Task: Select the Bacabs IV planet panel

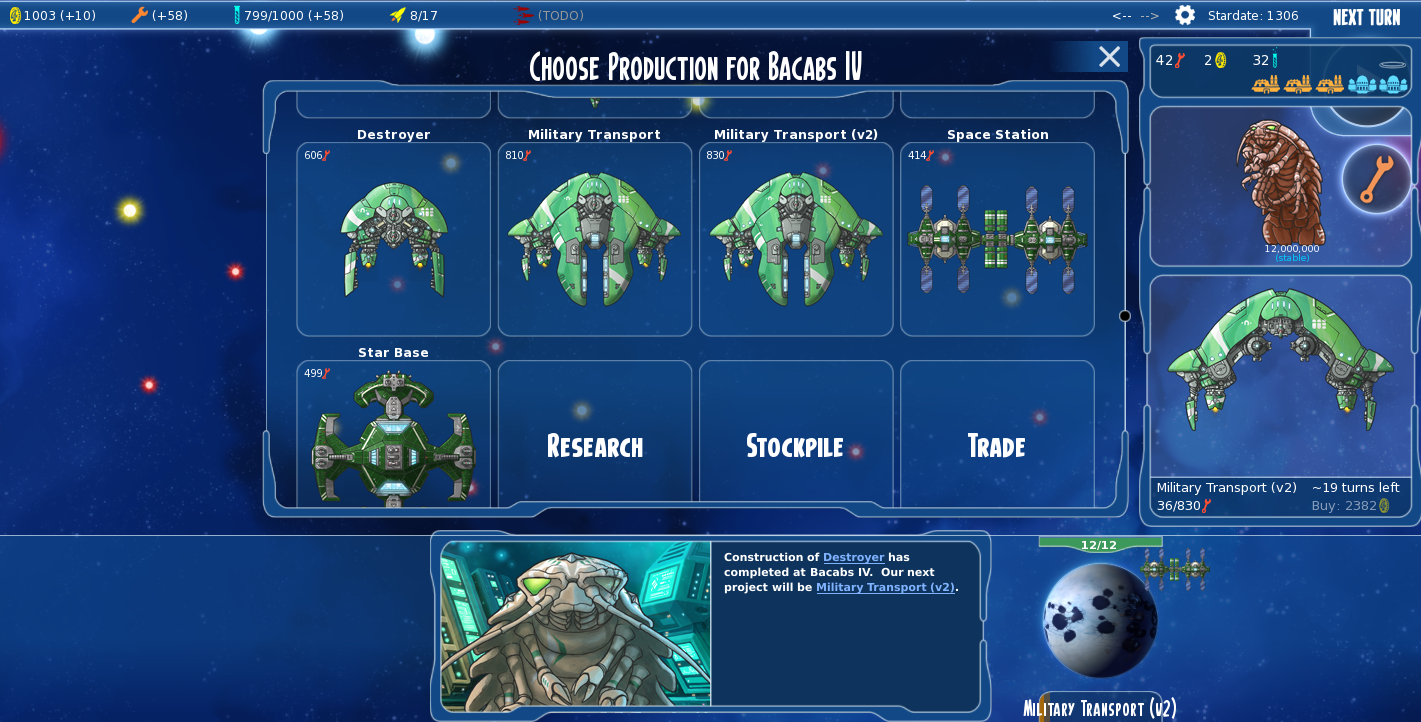Action: click(1100, 620)
